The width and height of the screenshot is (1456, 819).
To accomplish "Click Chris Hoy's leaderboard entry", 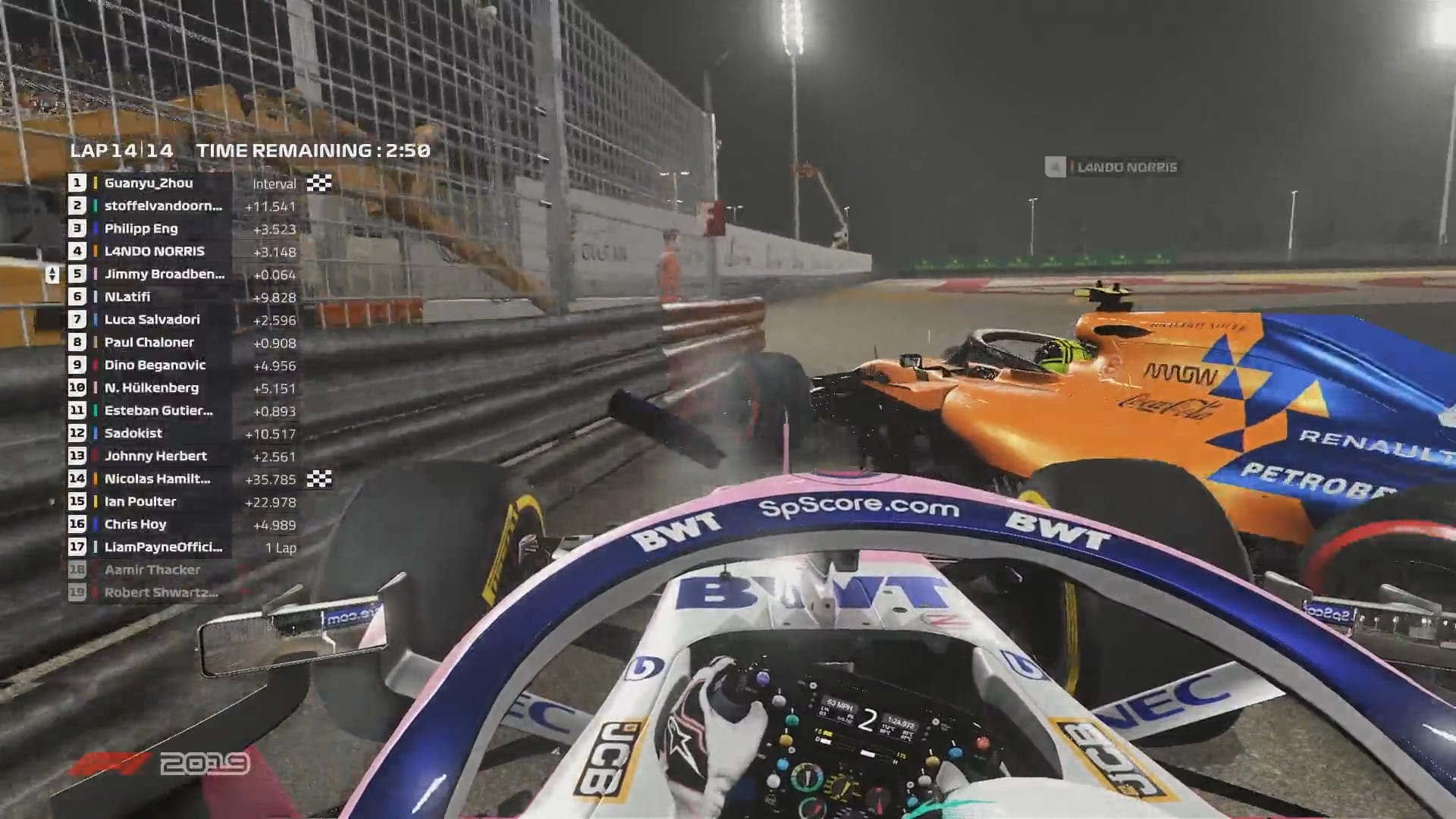I will click(x=135, y=524).
